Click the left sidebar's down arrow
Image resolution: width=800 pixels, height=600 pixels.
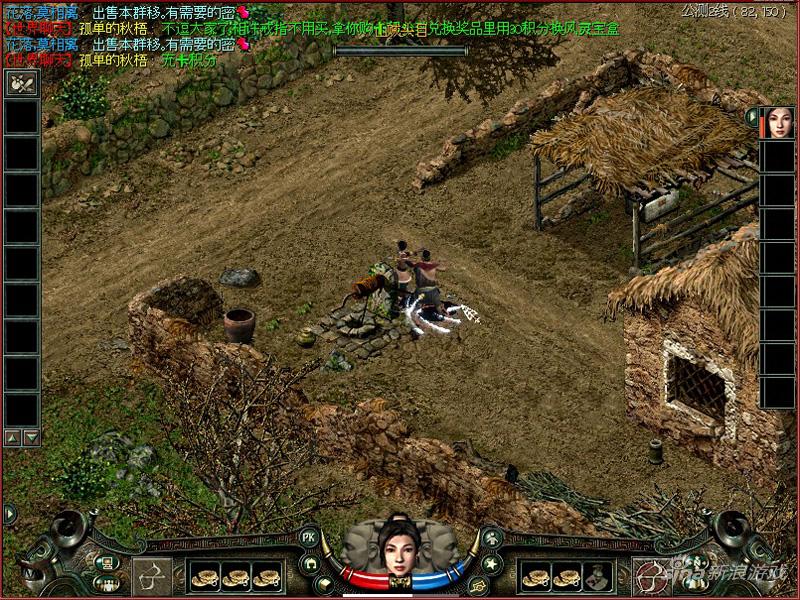30,437
